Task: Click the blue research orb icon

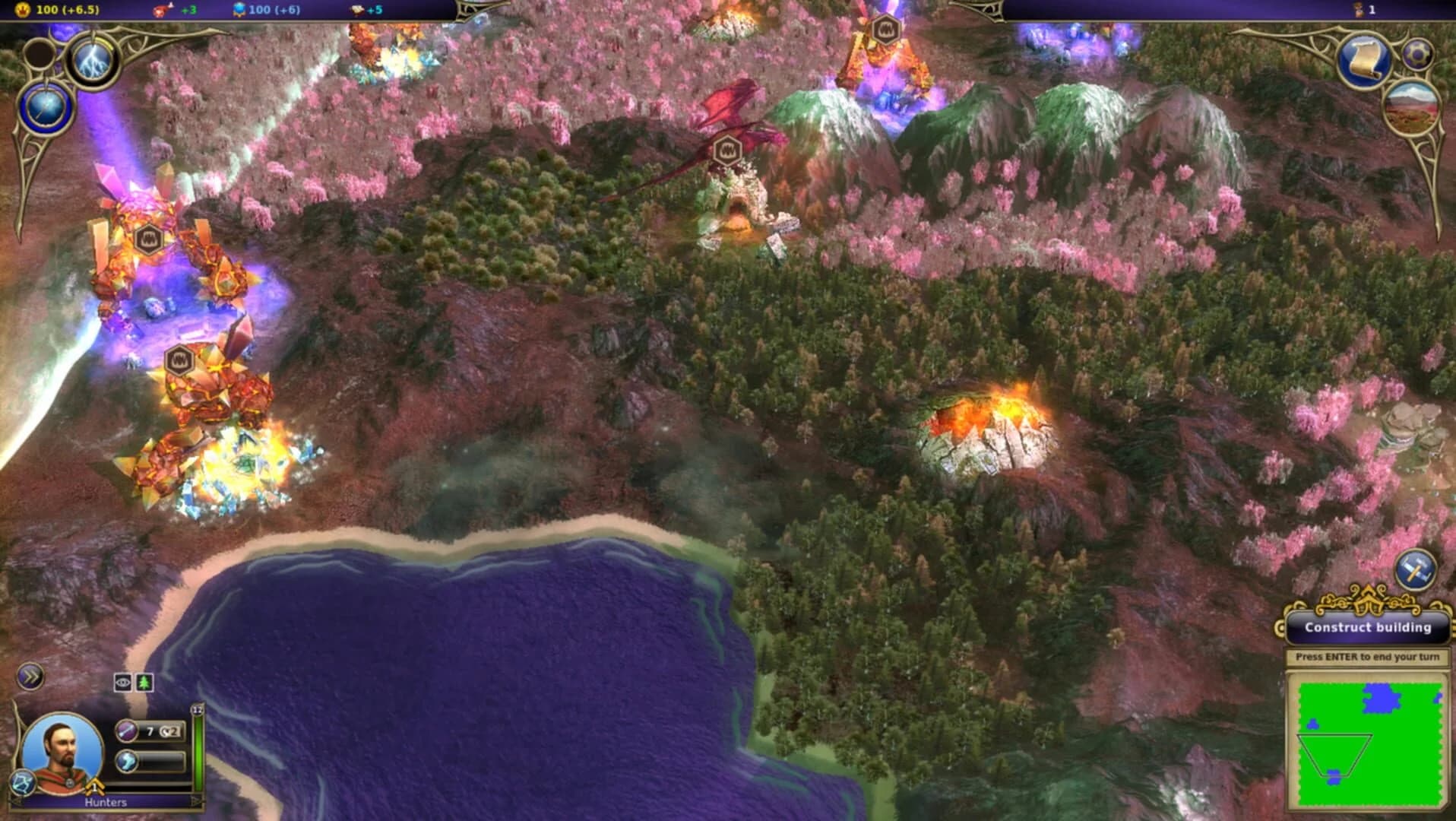Action: tap(239, 10)
